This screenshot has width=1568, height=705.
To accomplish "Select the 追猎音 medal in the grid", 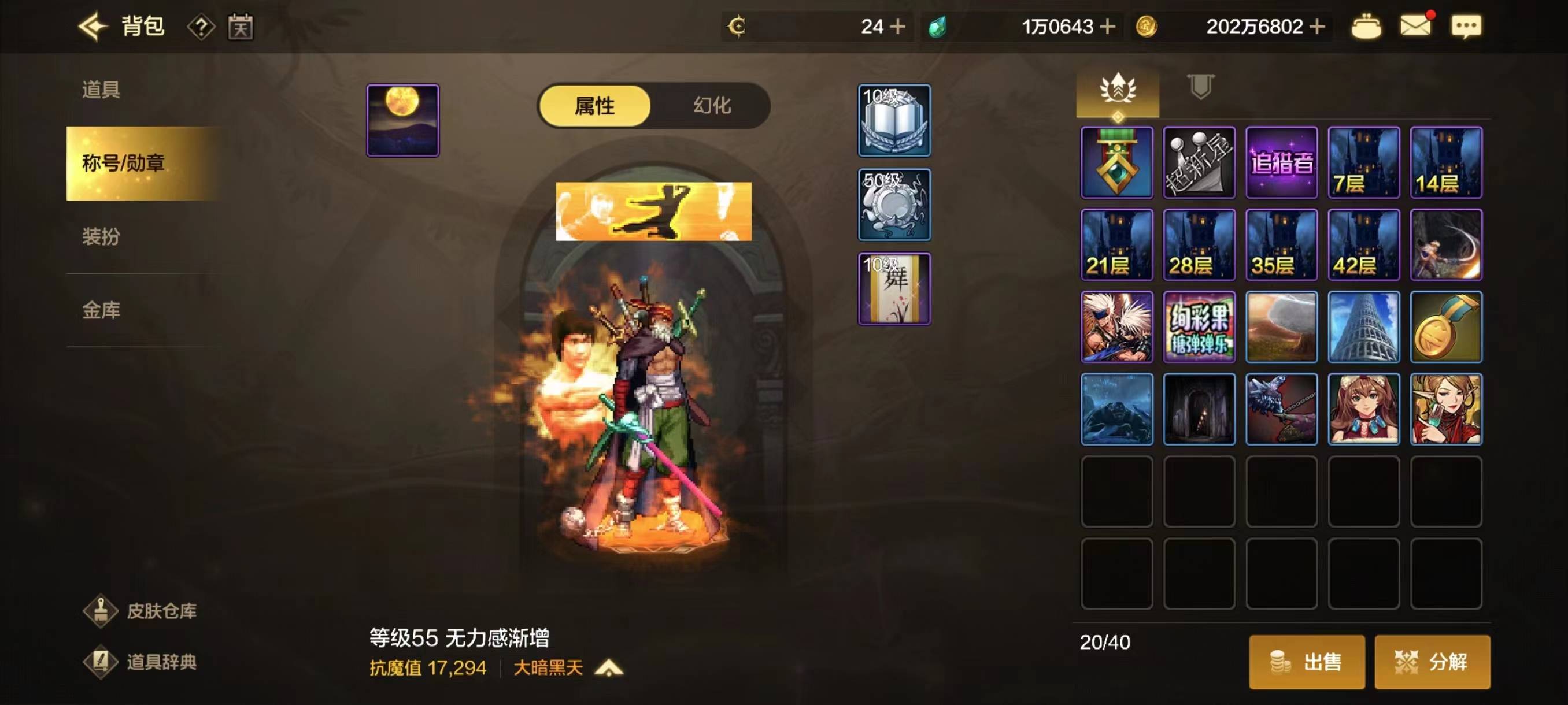I will (1281, 162).
